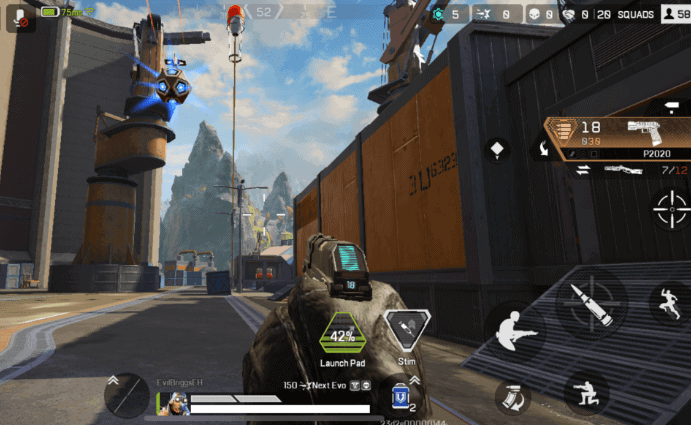Use the shield cell consumable
The height and width of the screenshot is (425, 691).
(403, 396)
